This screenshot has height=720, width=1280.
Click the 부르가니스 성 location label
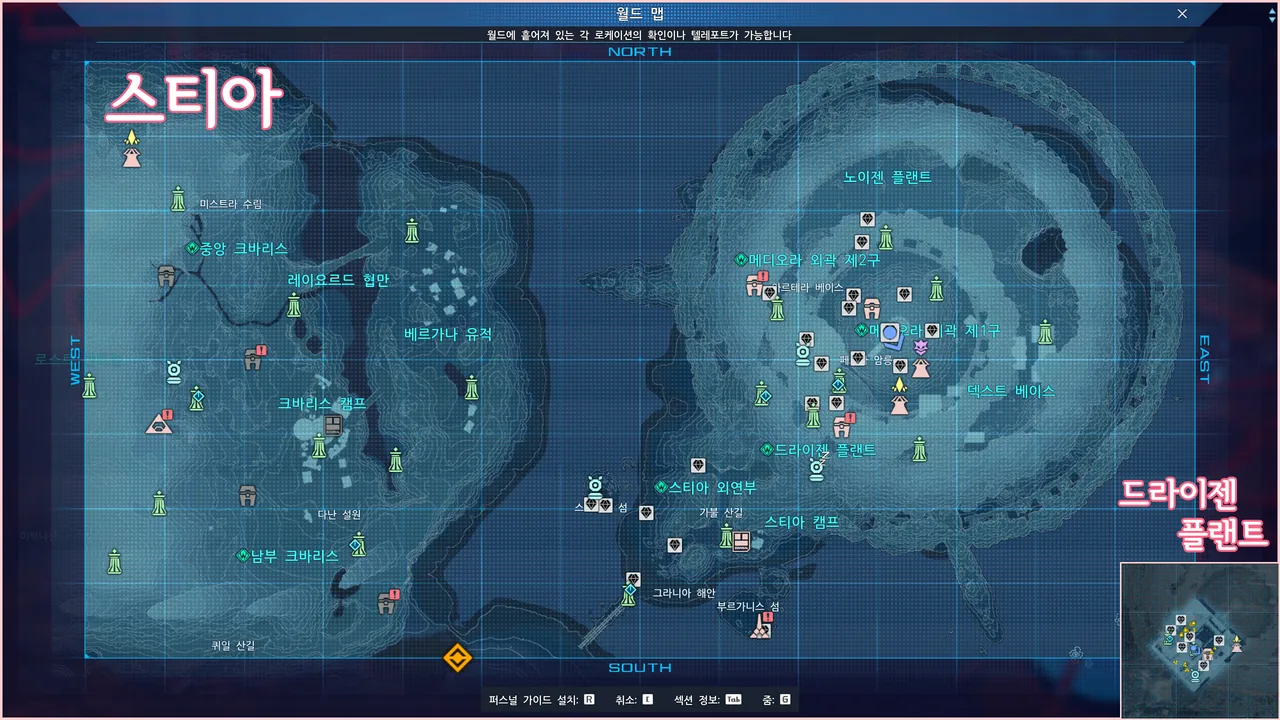click(x=748, y=606)
